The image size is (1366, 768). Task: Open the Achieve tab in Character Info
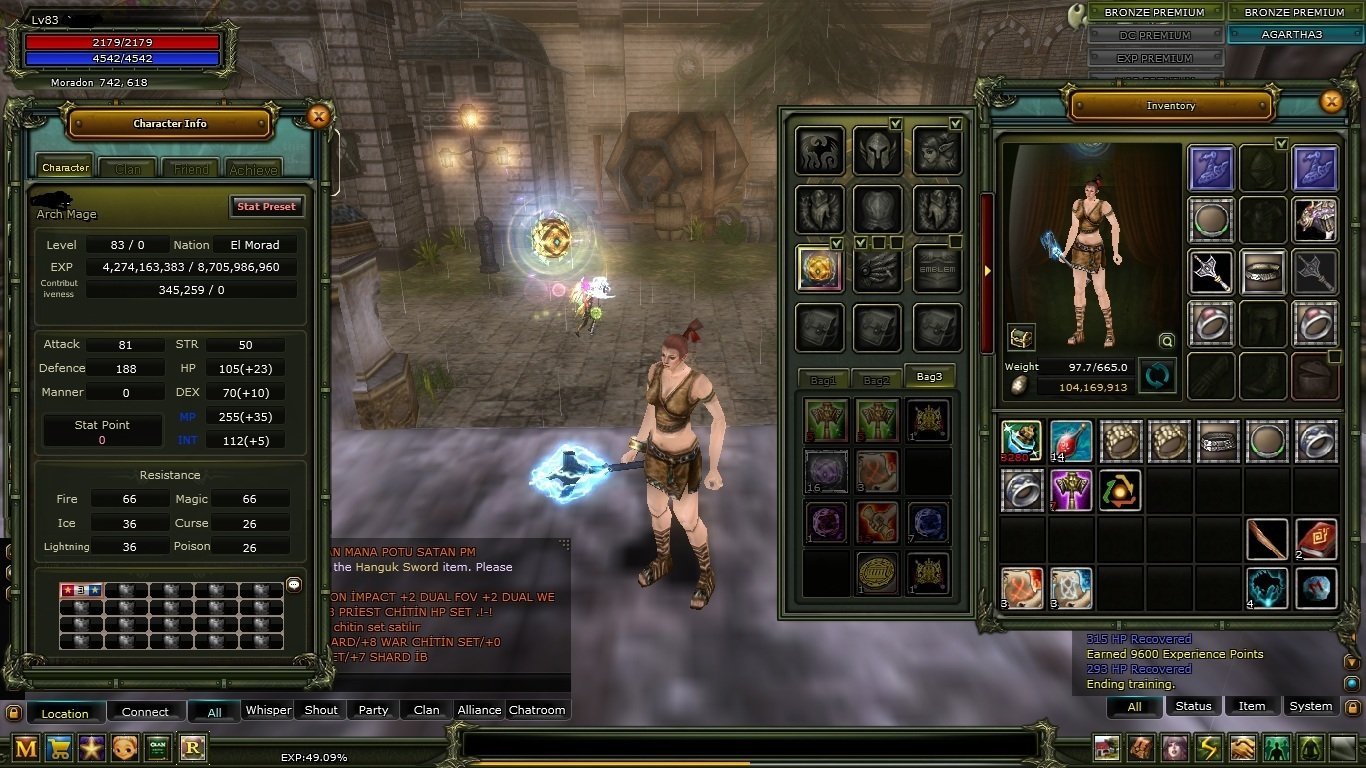click(253, 167)
